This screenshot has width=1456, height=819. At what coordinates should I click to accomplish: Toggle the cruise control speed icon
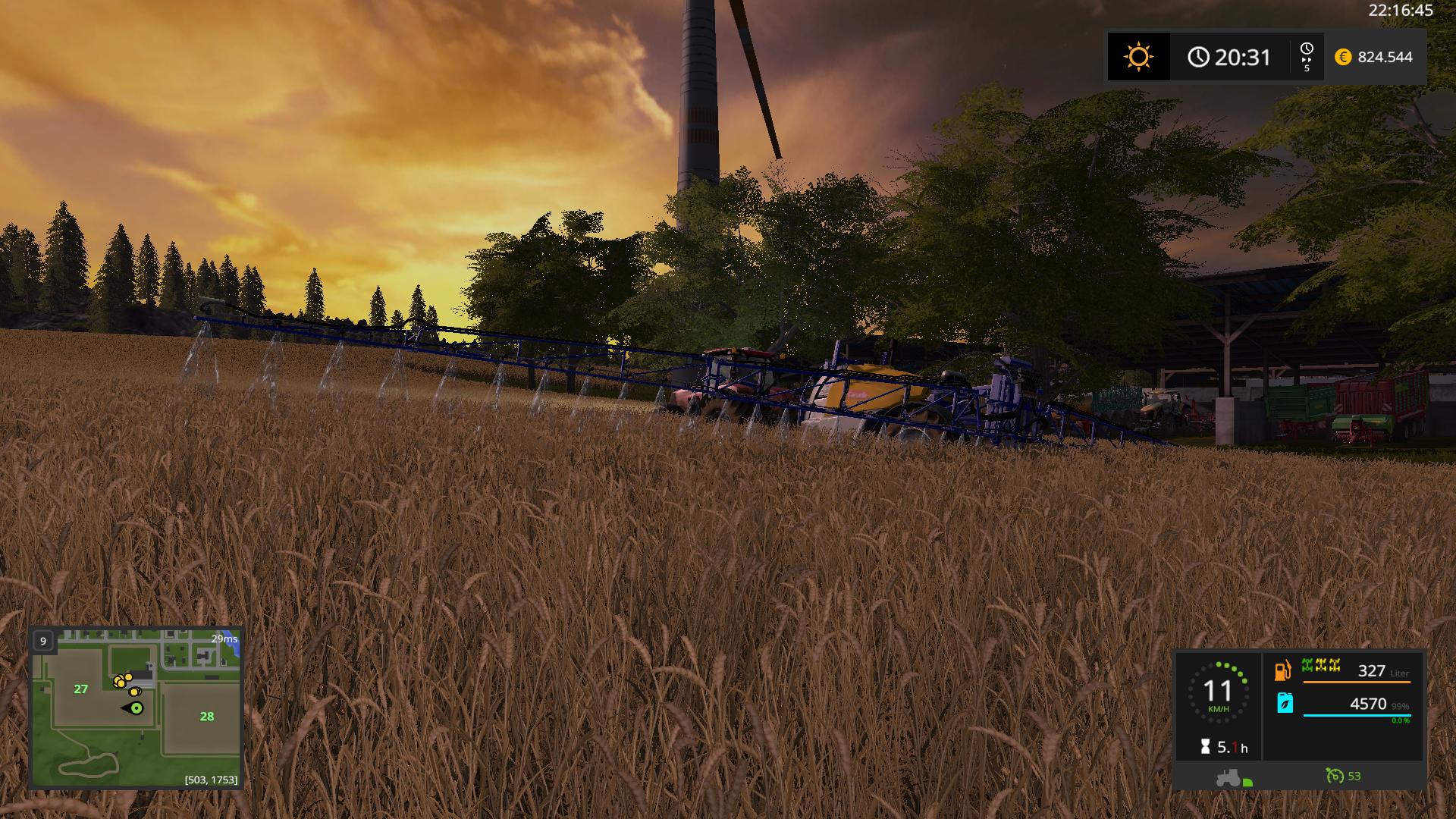(x=1334, y=776)
